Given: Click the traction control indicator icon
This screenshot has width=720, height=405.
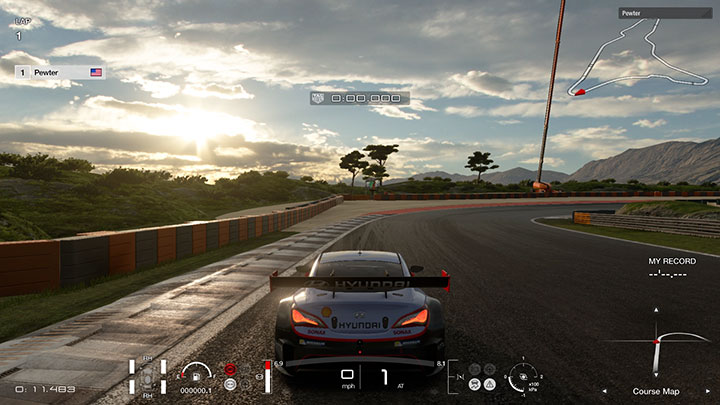Looking at the screenshot, I should [x=475, y=384].
